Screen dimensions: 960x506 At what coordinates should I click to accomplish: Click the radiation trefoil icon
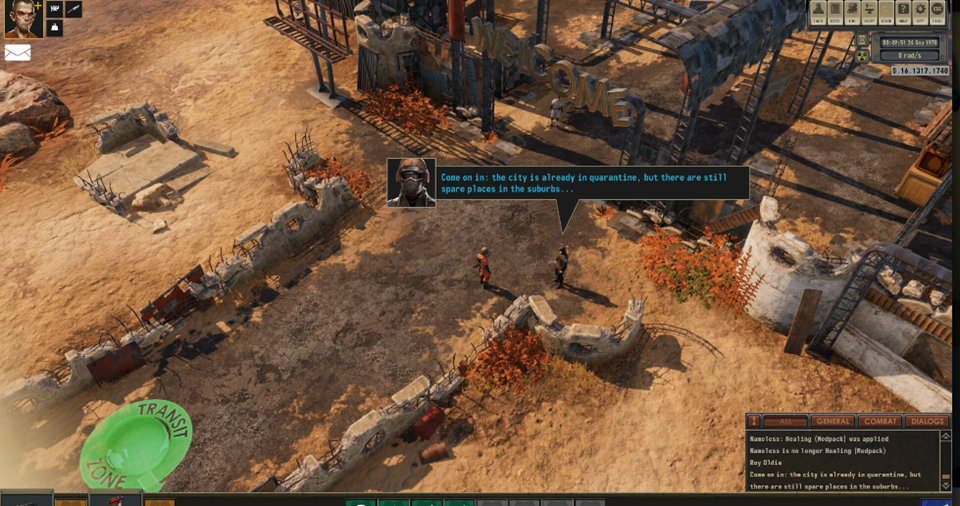(x=863, y=56)
